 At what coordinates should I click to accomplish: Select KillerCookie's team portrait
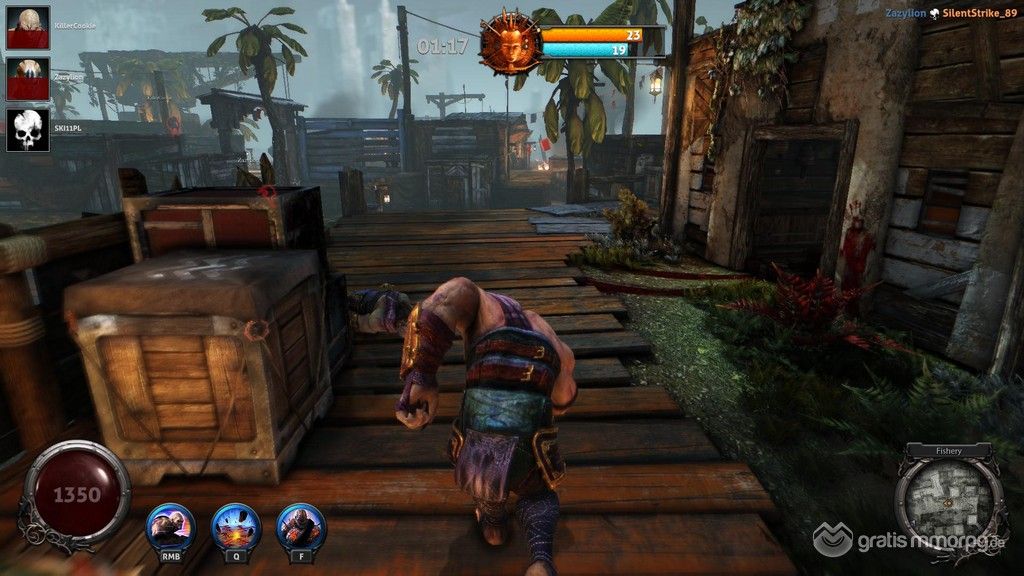(28, 27)
